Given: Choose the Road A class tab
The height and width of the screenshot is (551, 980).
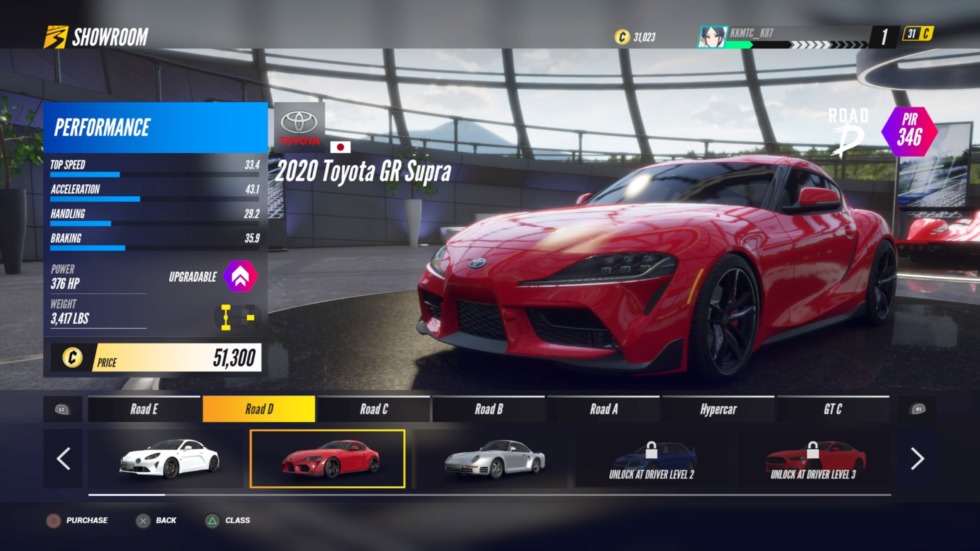Looking at the screenshot, I should tap(604, 409).
